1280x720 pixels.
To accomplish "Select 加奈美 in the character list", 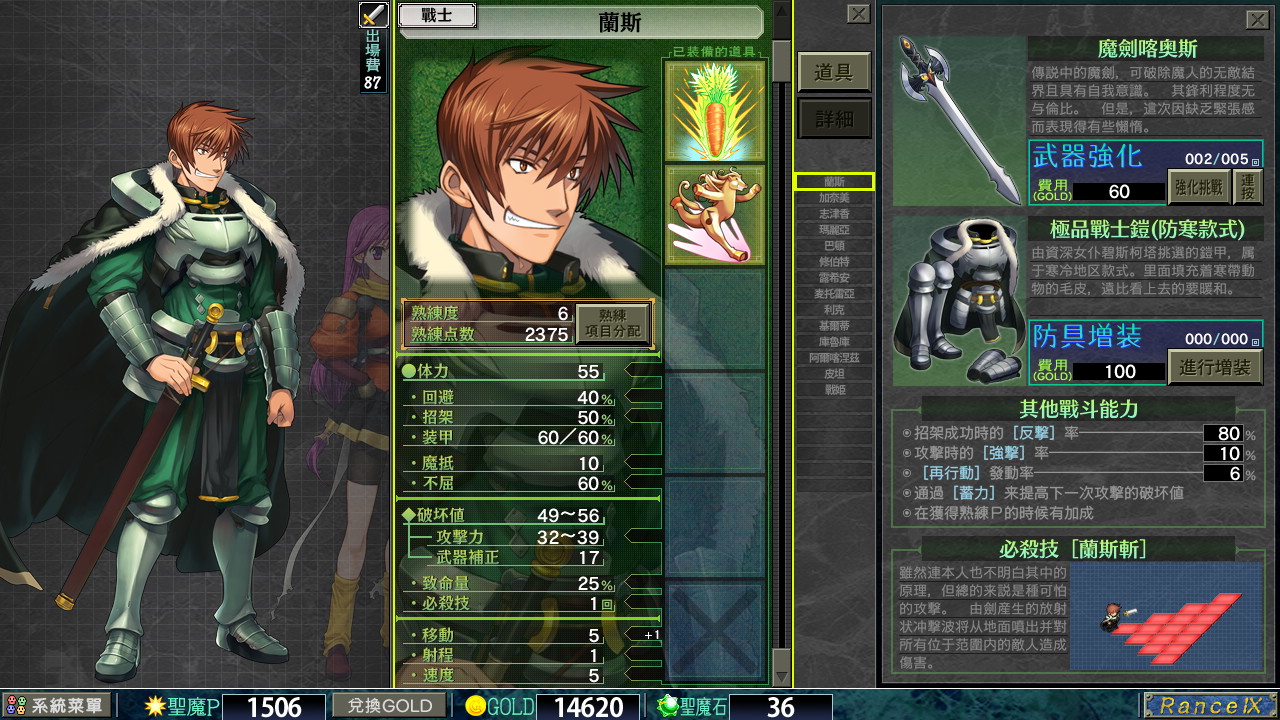I will 834,198.
